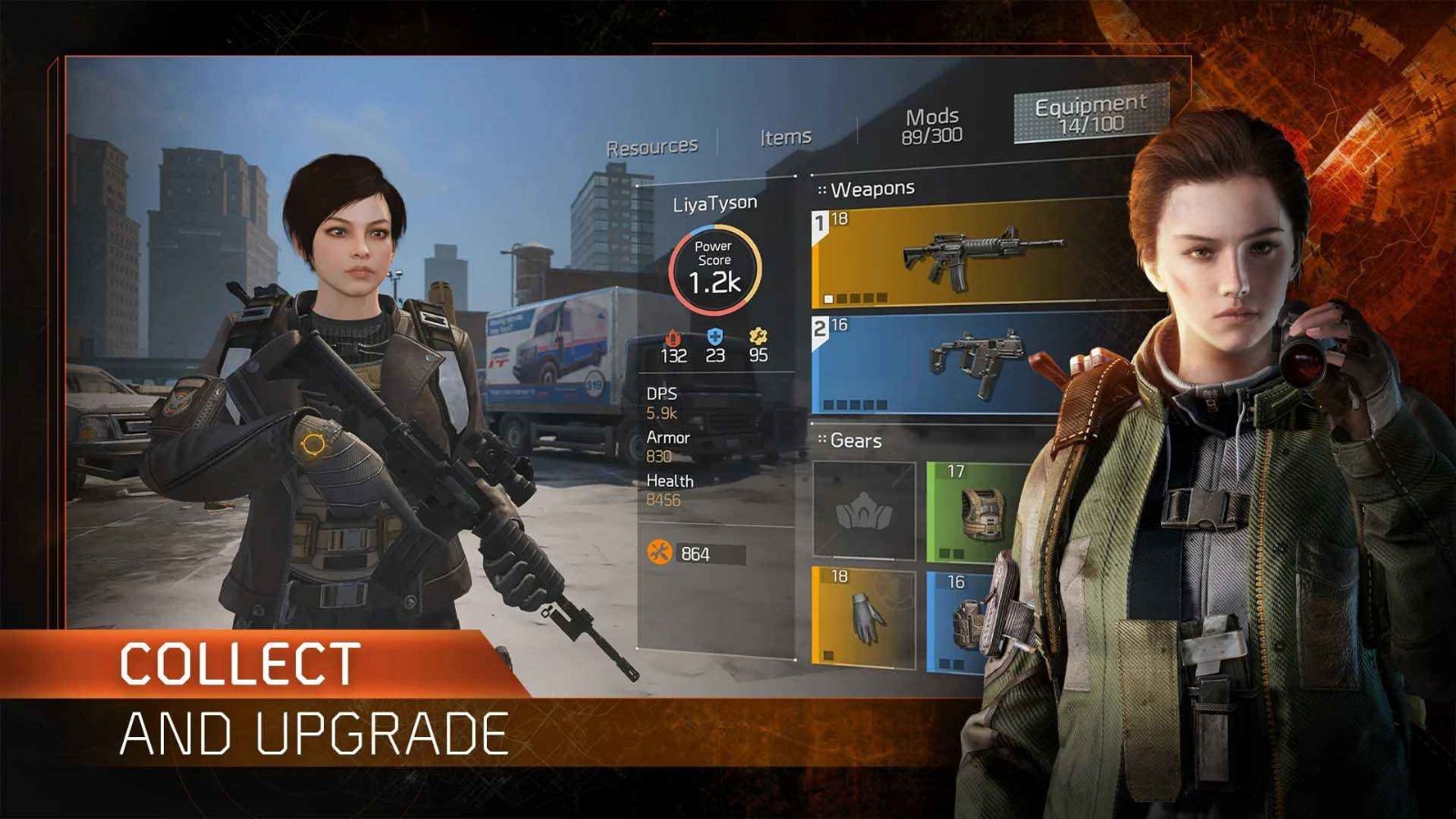Viewport: 1456px width, 819px height.
Task: Select the green body armor gear slot
Action: (974, 511)
